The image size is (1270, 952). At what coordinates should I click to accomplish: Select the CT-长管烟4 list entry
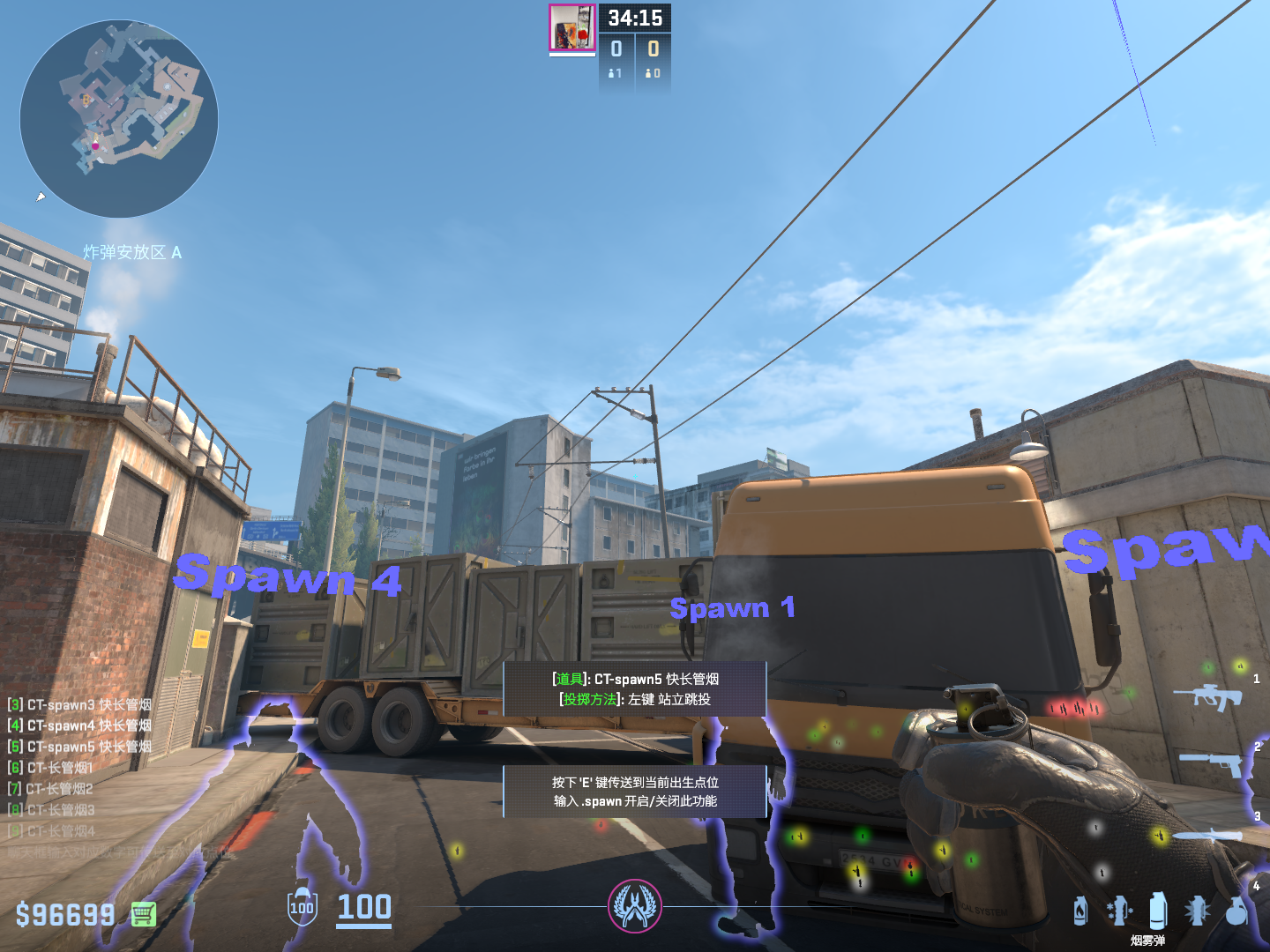tap(51, 831)
